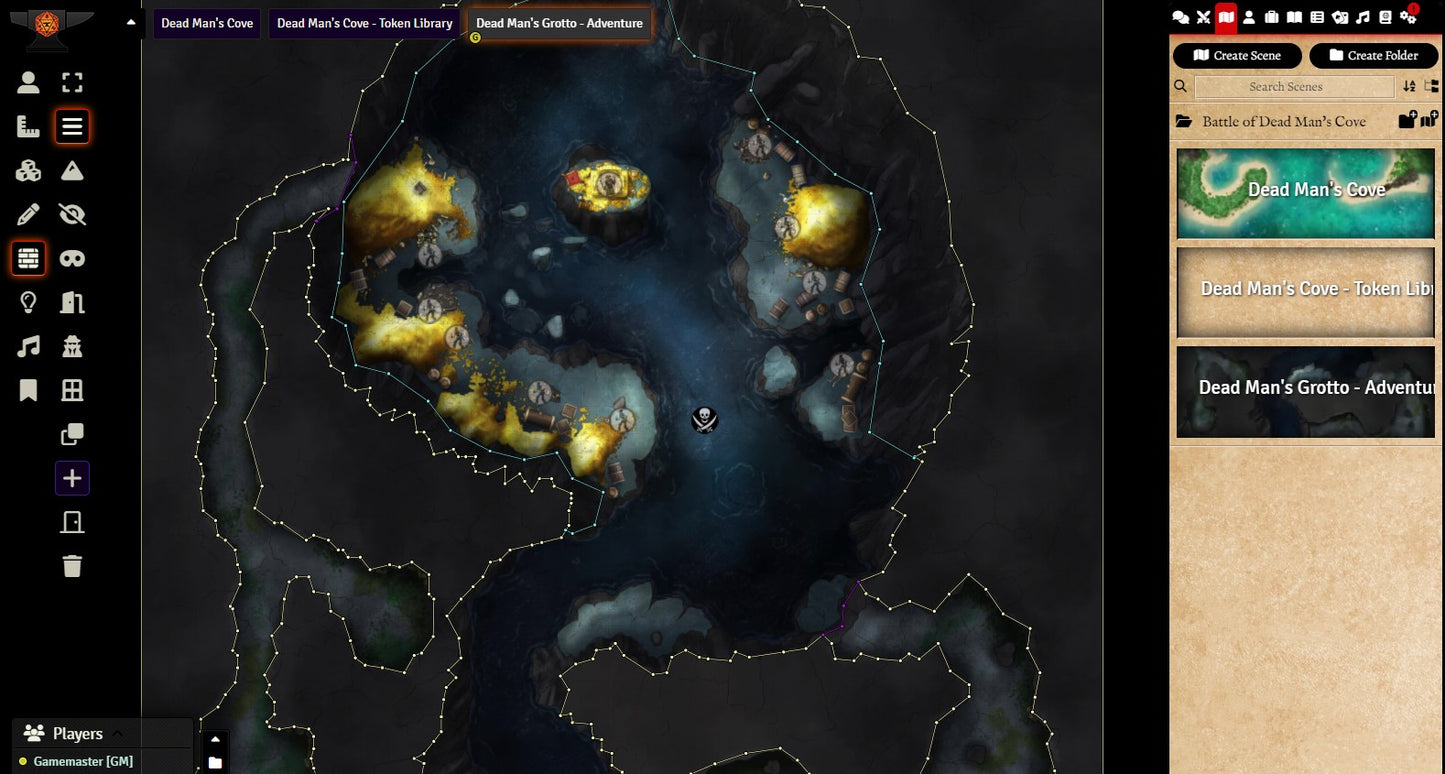The width and height of the screenshot is (1445, 774).
Task: Open the Dead Man's Cove beach thumbnail
Action: click(x=1306, y=194)
